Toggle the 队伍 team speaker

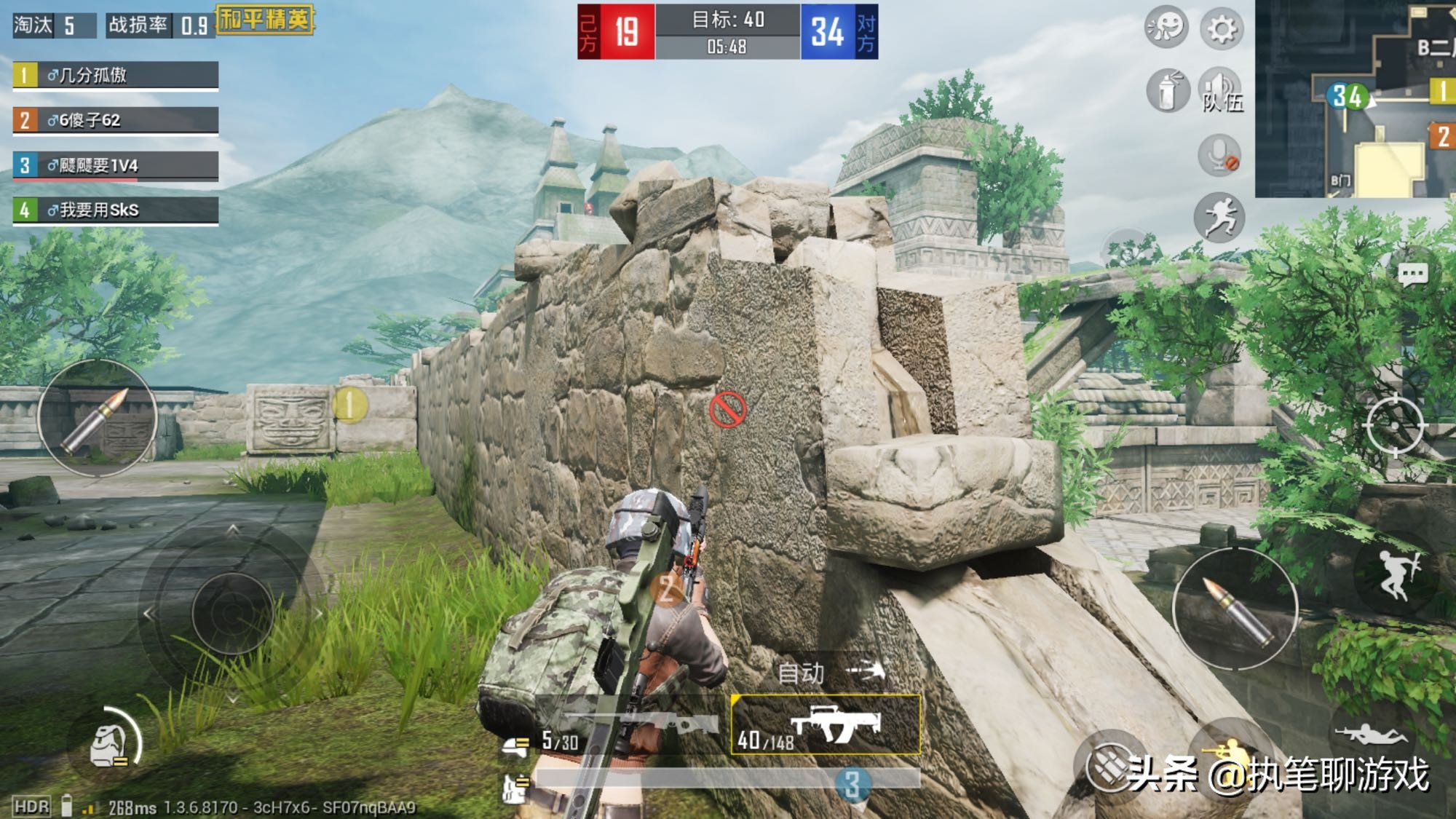click(x=1221, y=92)
